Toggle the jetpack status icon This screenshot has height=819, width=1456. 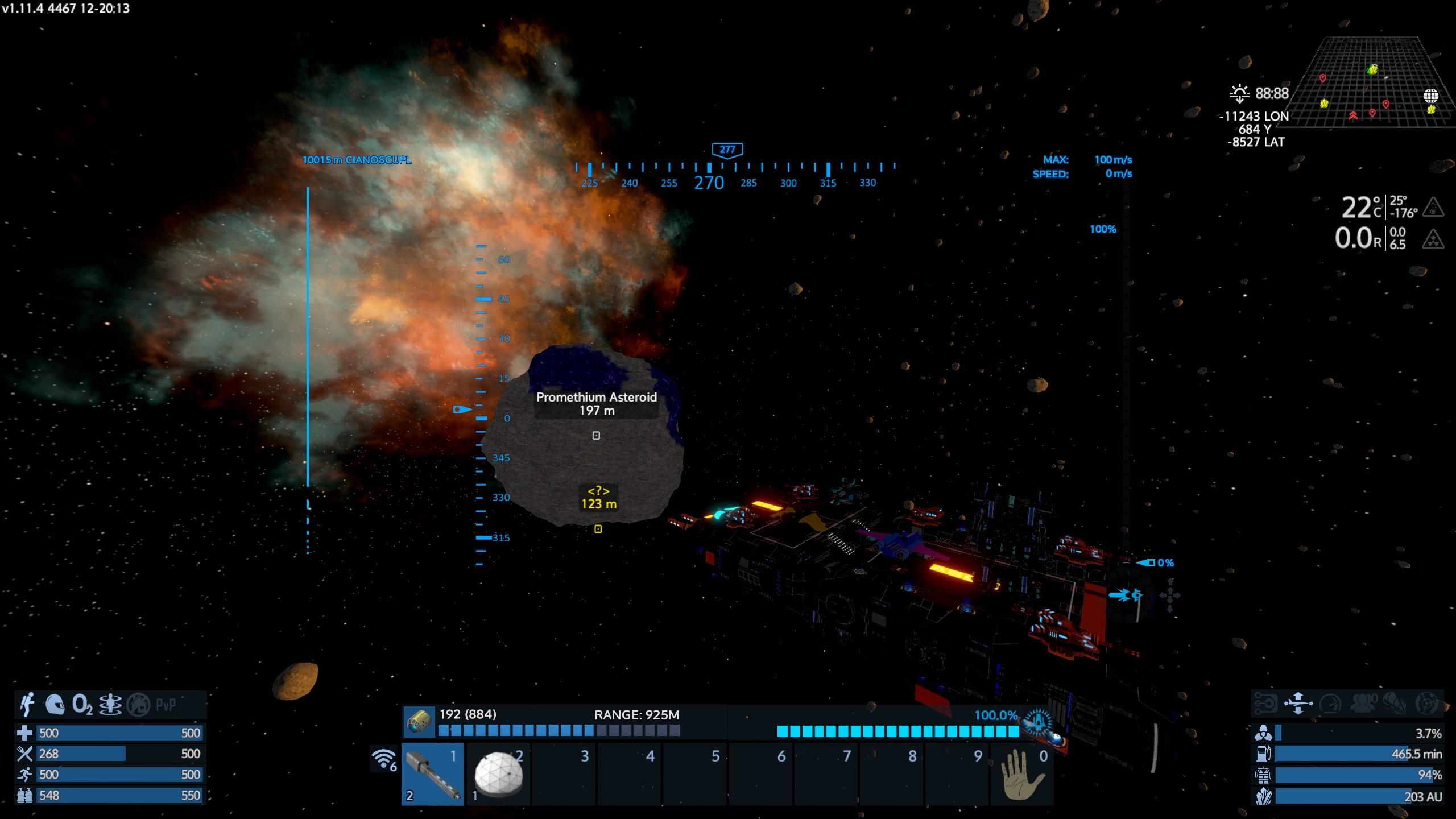[27, 705]
